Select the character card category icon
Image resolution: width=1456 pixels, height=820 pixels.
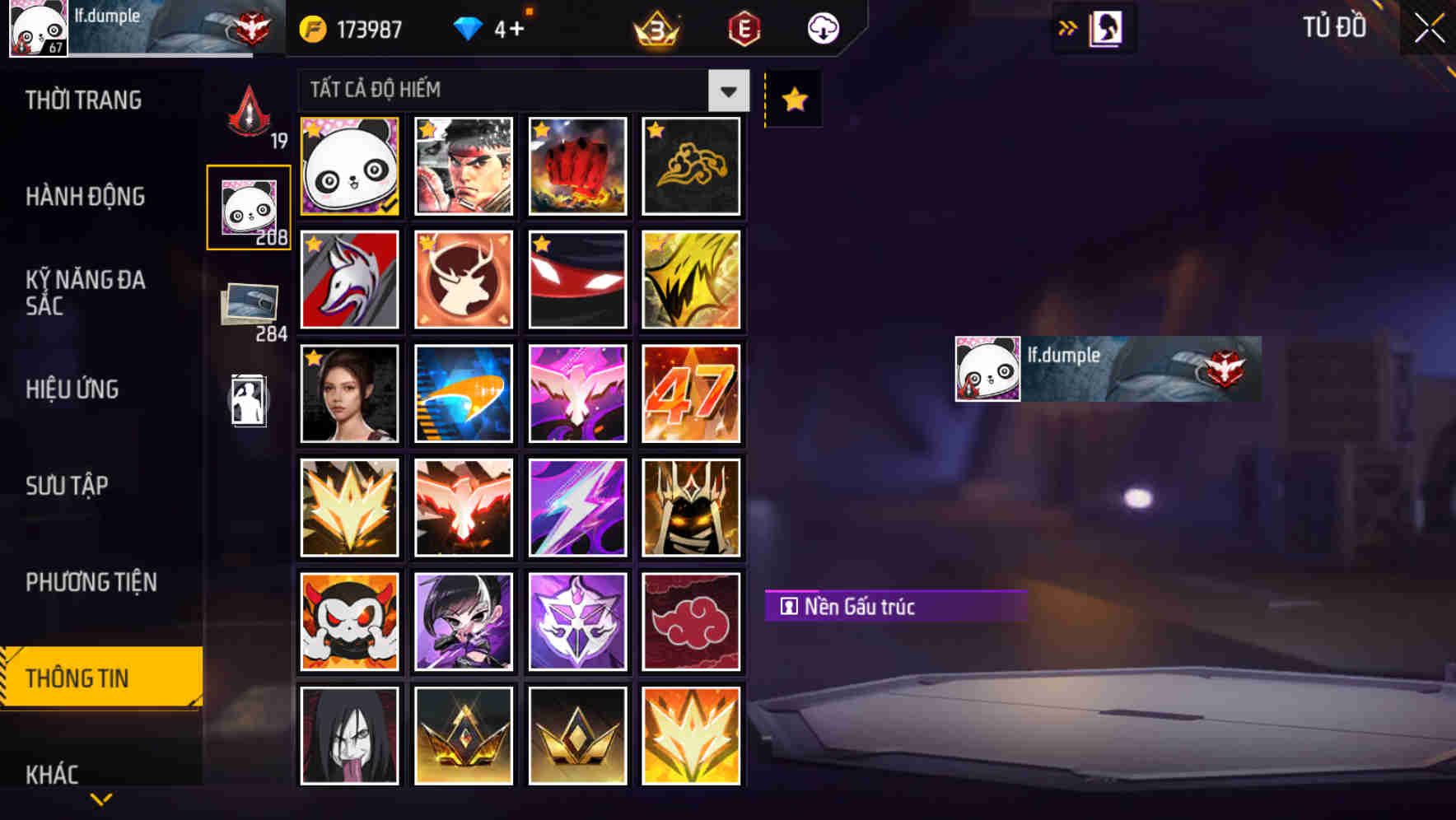(x=248, y=401)
